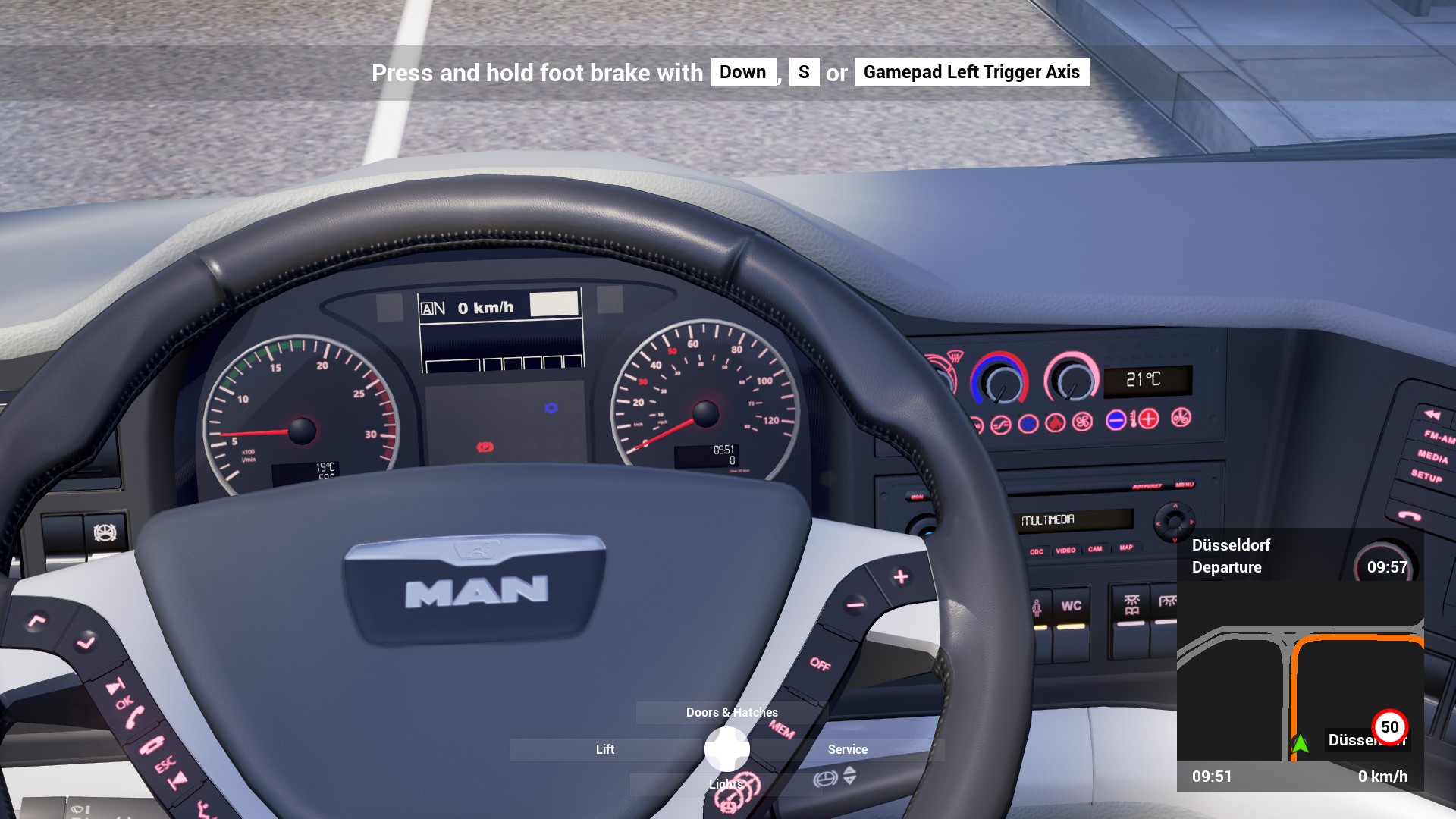The height and width of the screenshot is (819, 1456).
Task: Open the Lights radial menu option
Action: (726, 784)
